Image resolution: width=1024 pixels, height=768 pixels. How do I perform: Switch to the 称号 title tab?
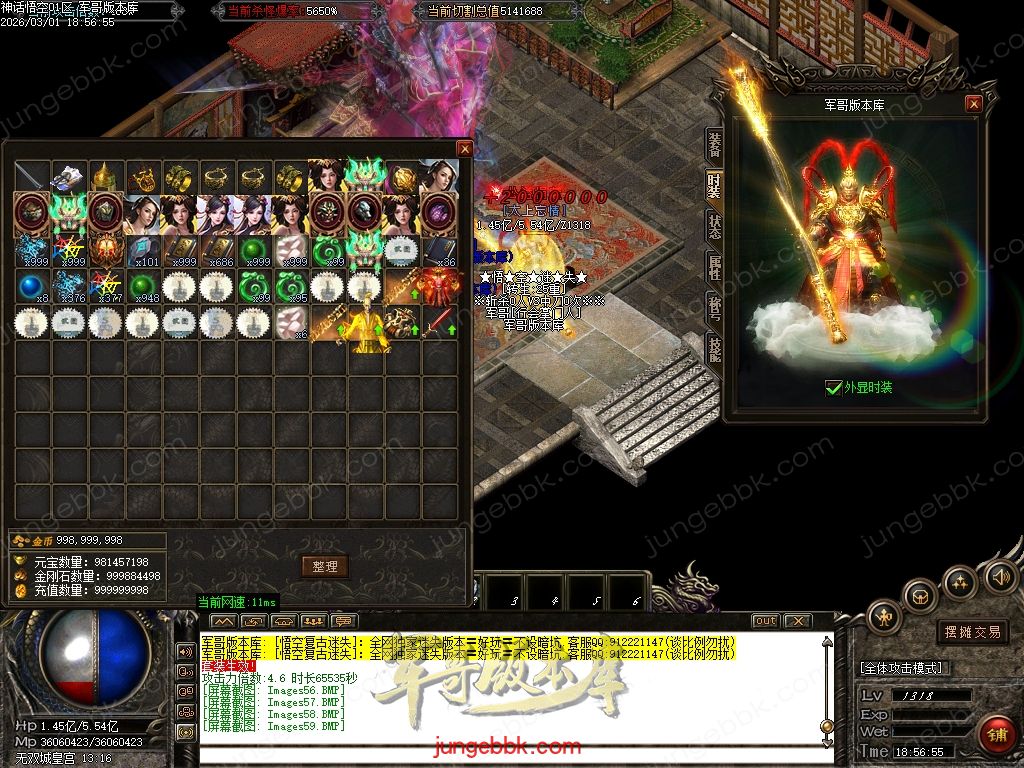point(714,306)
